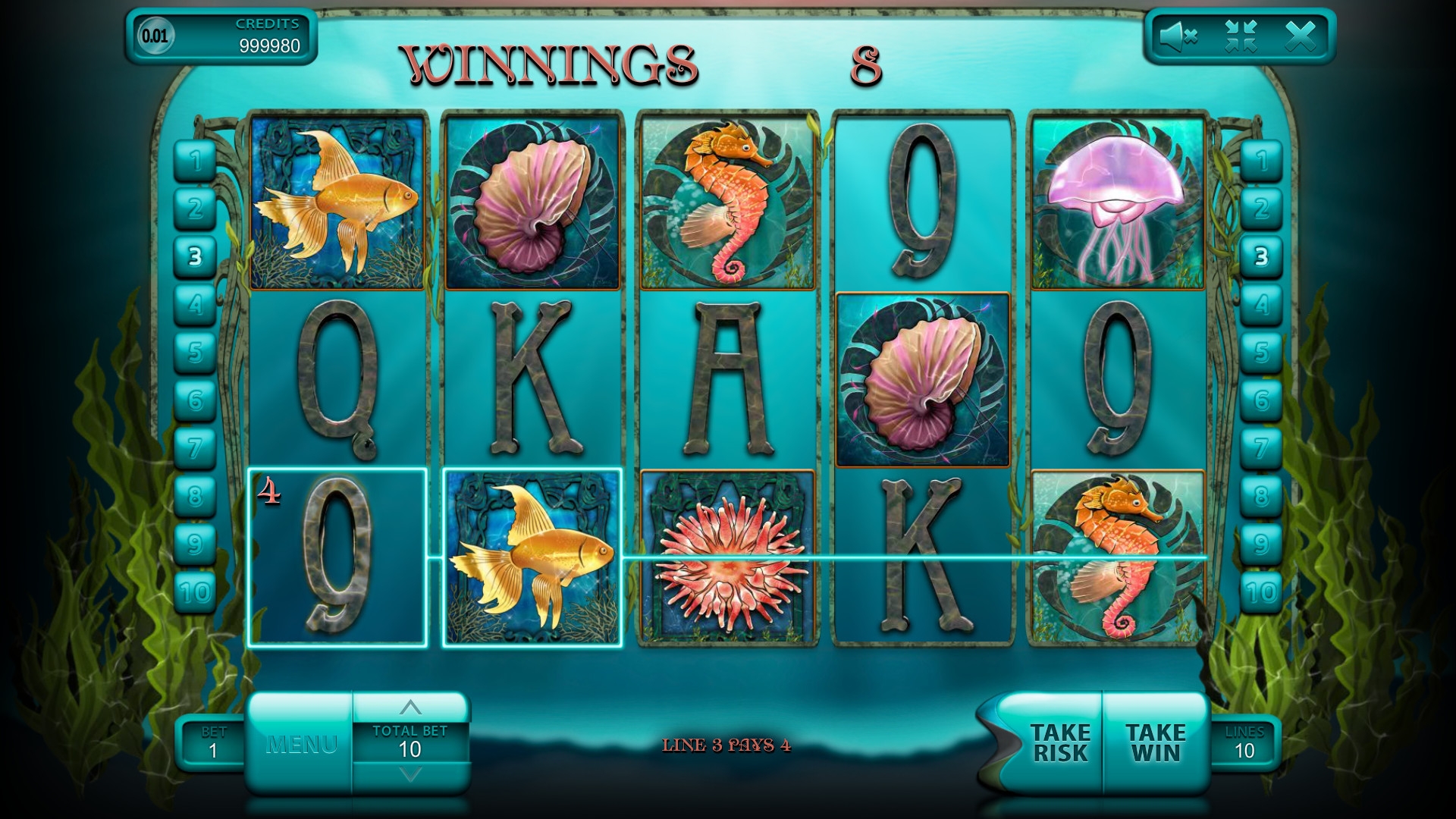Mute the game sound
Image resolution: width=1456 pixels, height=819 pixels.
click(1178, 36)
